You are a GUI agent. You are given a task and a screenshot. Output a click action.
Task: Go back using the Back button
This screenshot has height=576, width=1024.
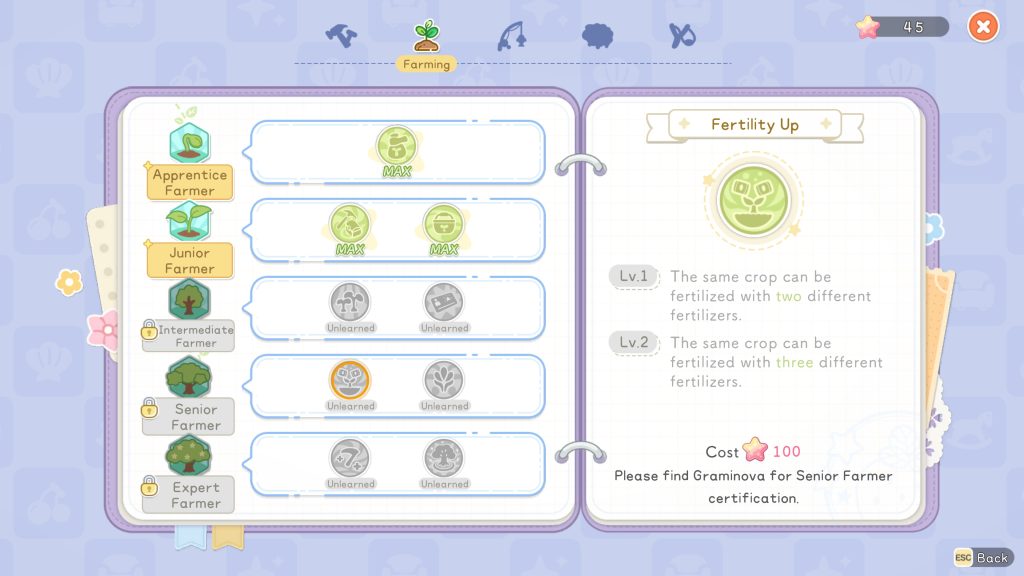[x=982, y=557]
